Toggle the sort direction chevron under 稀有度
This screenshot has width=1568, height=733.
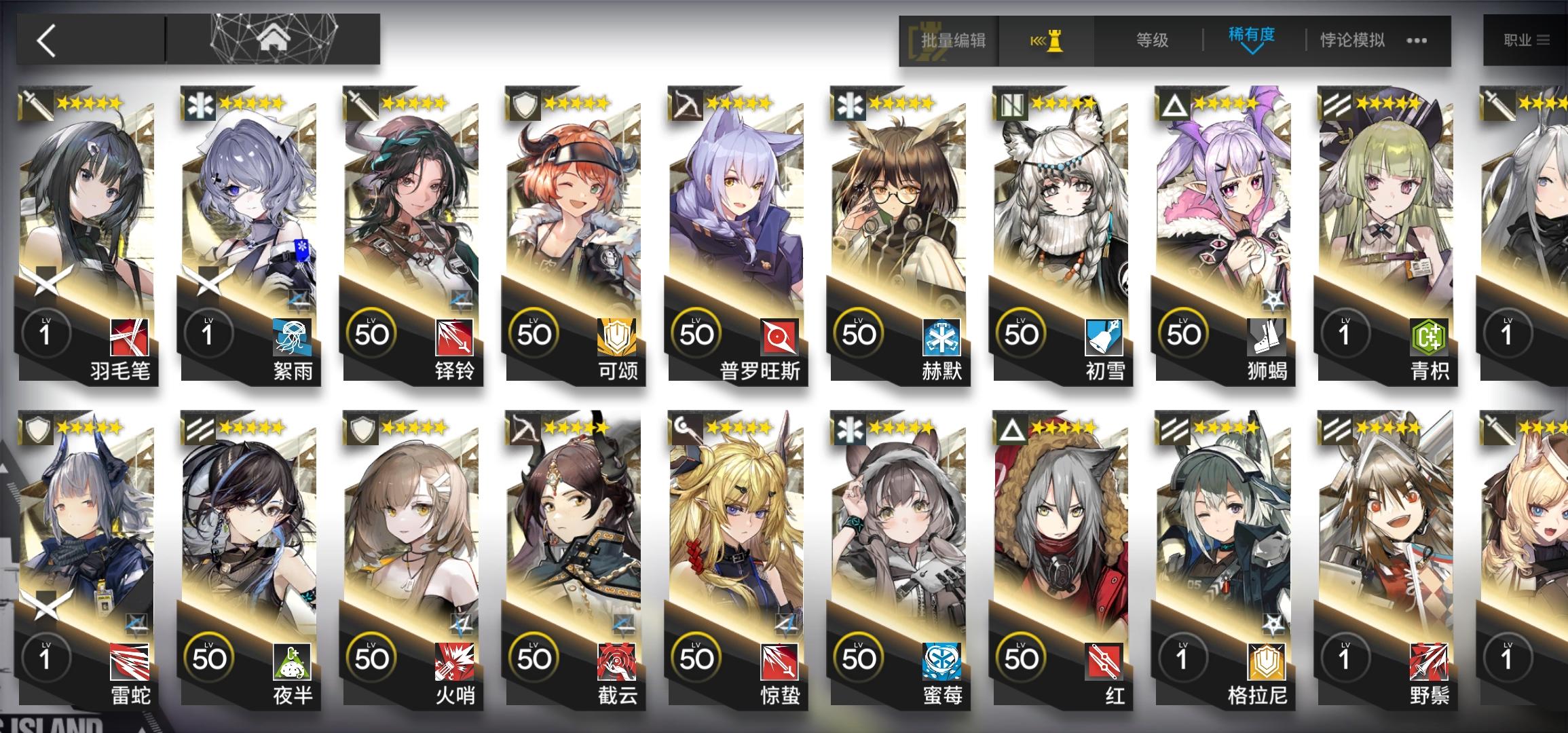(x=1251, y=51)
